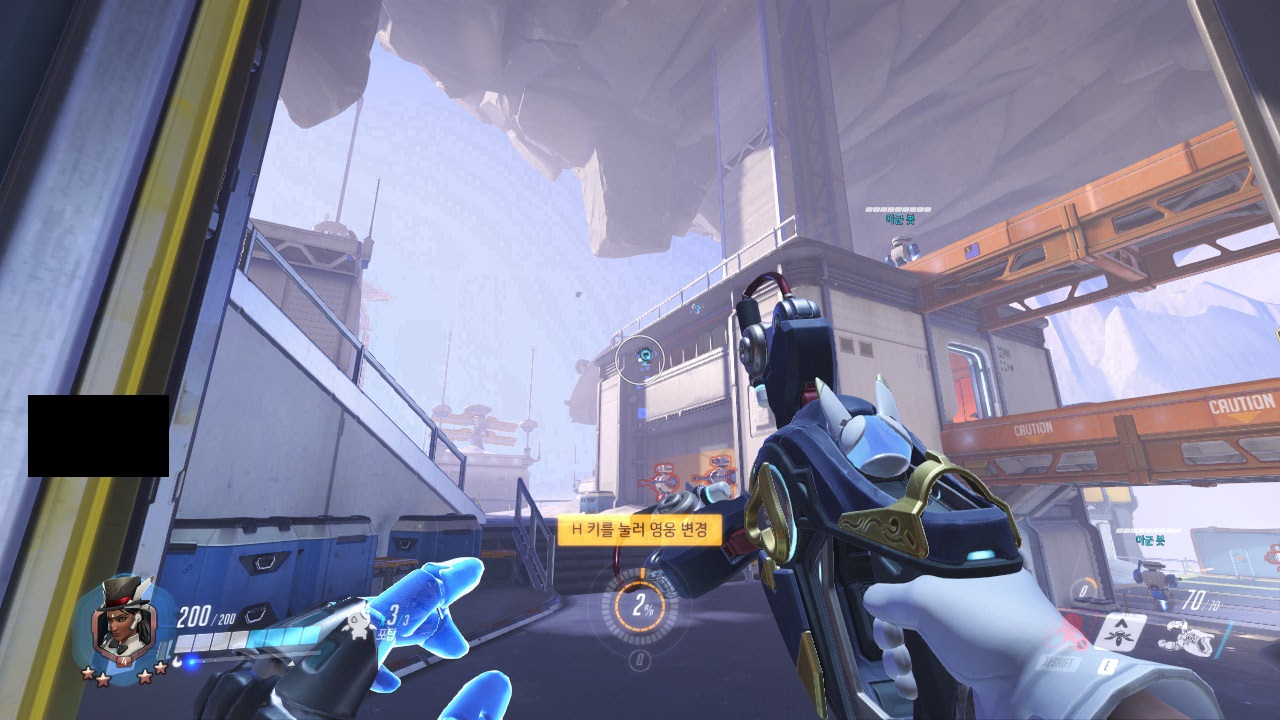This screenshot has height=720, width=1280.
Task: Activate the Teleporter ability icon
Action: pyautogui.click(x=1120, y=631)
